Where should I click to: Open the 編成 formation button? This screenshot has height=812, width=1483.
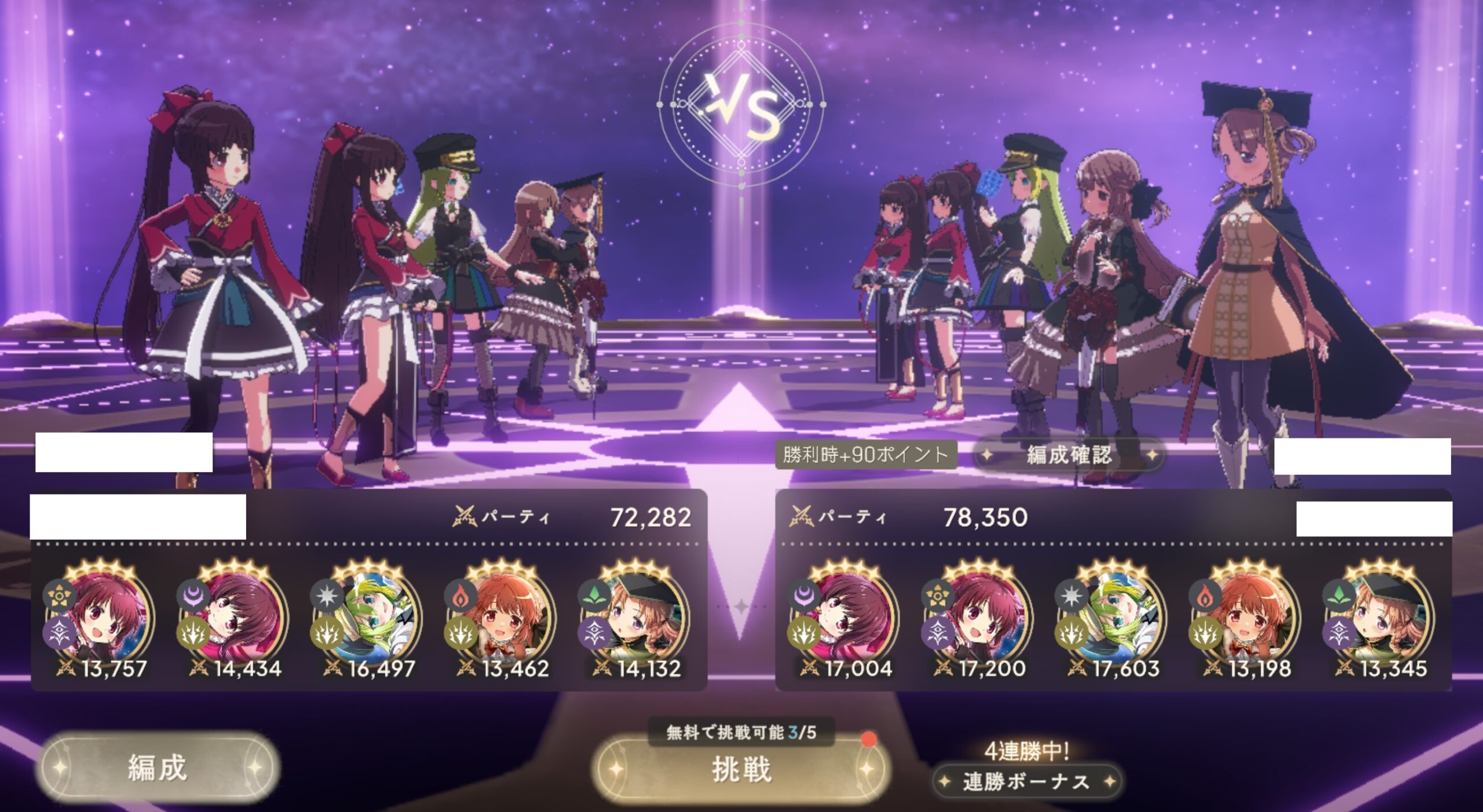coord(157,769)
